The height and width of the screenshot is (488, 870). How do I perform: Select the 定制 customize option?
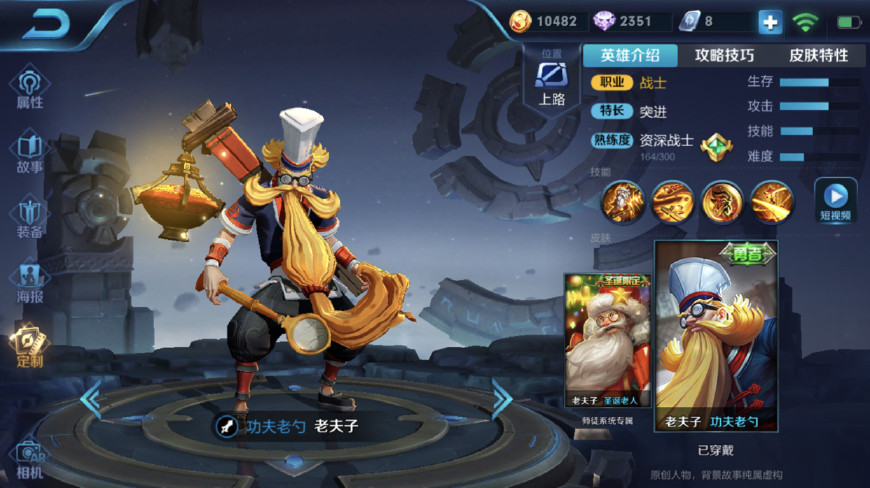pyautogui.click(x=30, y=345)
